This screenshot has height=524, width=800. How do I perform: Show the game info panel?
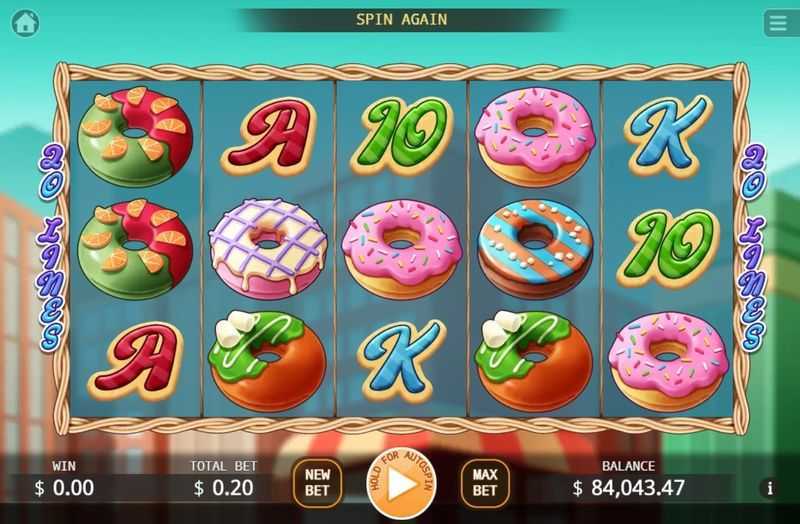(x=769, y=489)
